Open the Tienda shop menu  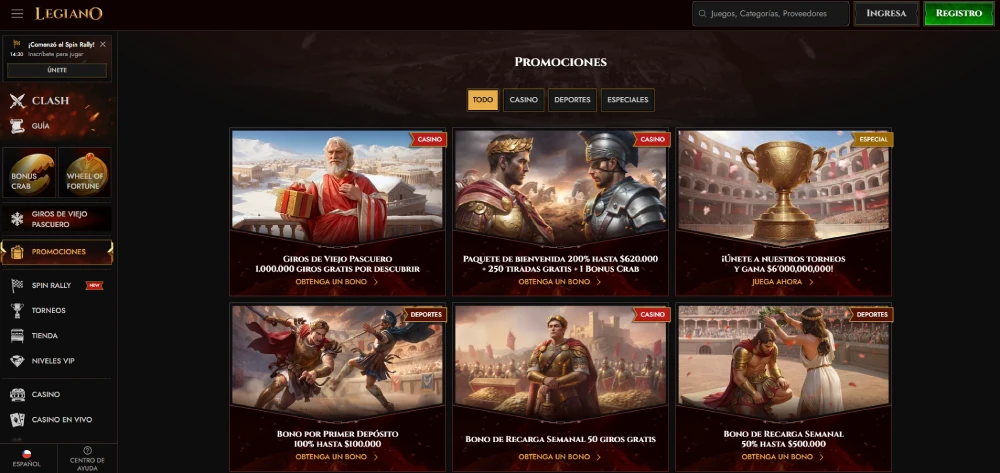(x=45, y=336)
